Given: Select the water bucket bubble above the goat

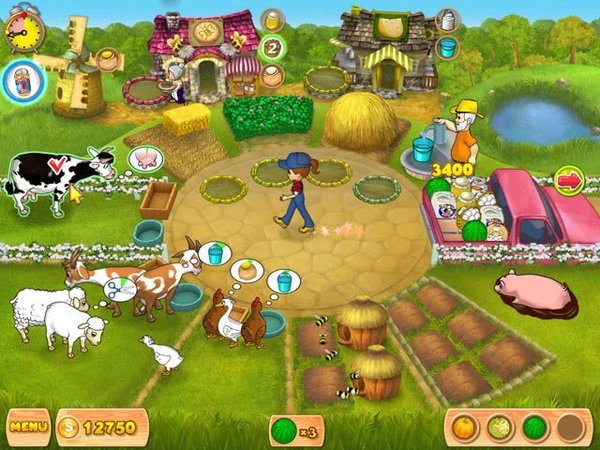Looking at the screenshot, I should (215, 253).
